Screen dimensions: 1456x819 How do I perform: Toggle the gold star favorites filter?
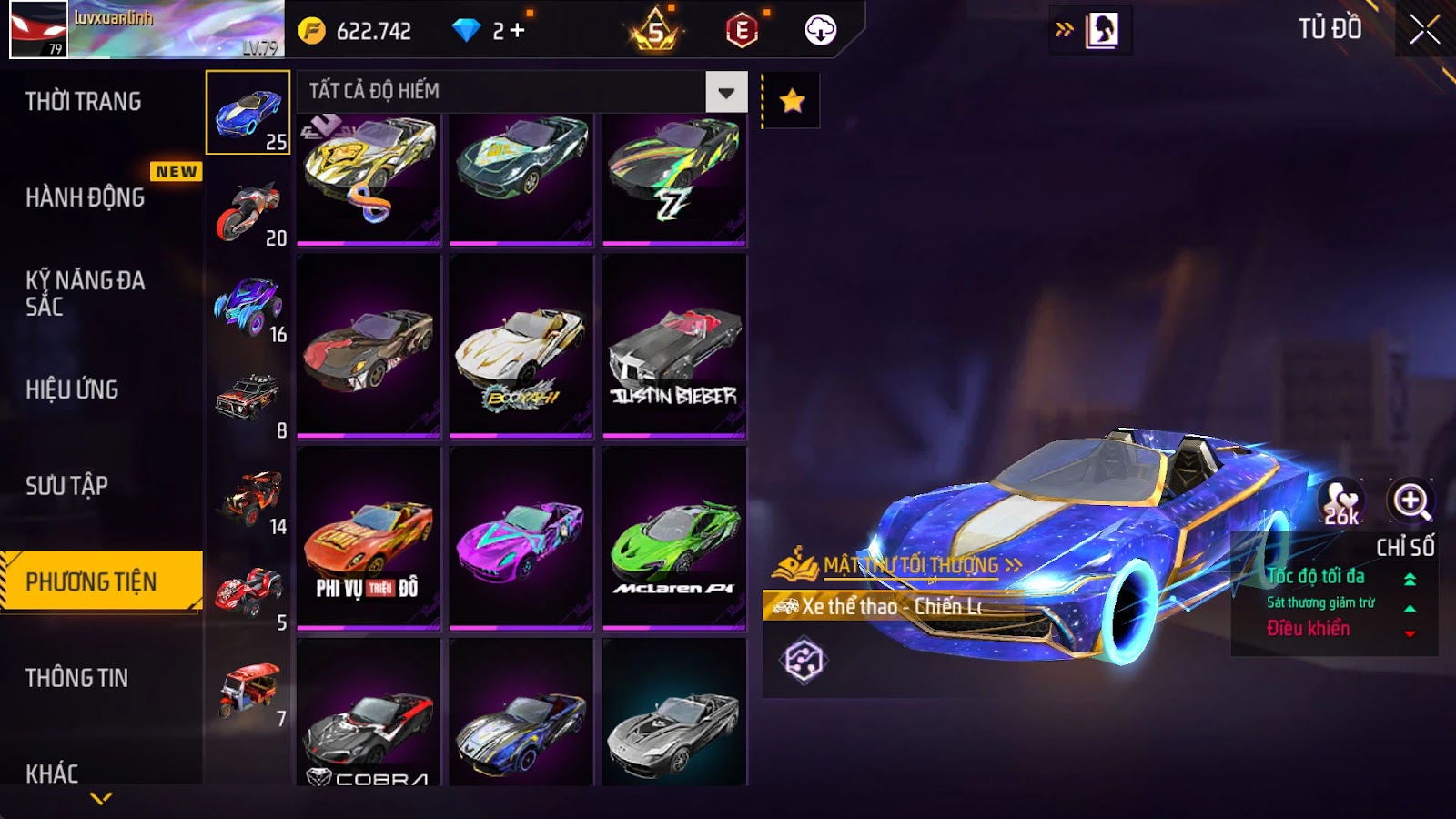pyautogui.click(x=792, y=100)
